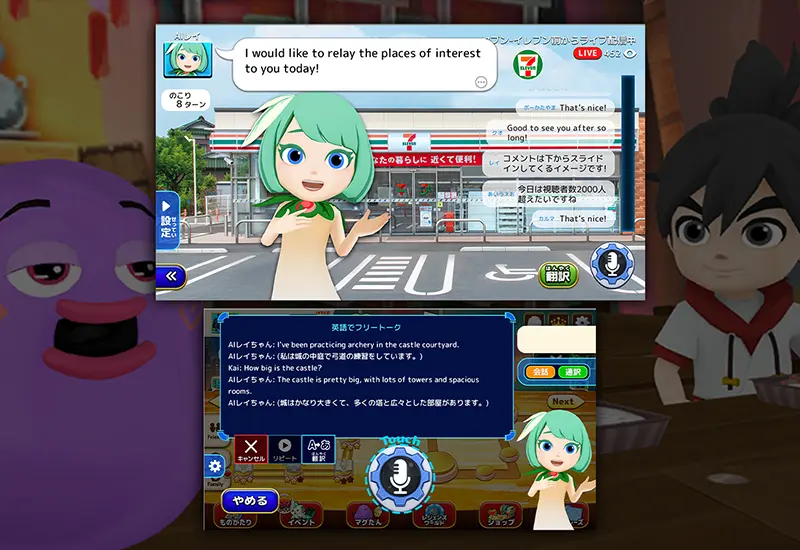The height and width of the screenshot is (550, 800).
Task: Click the double-arrow back button
Action: (171, 275)
